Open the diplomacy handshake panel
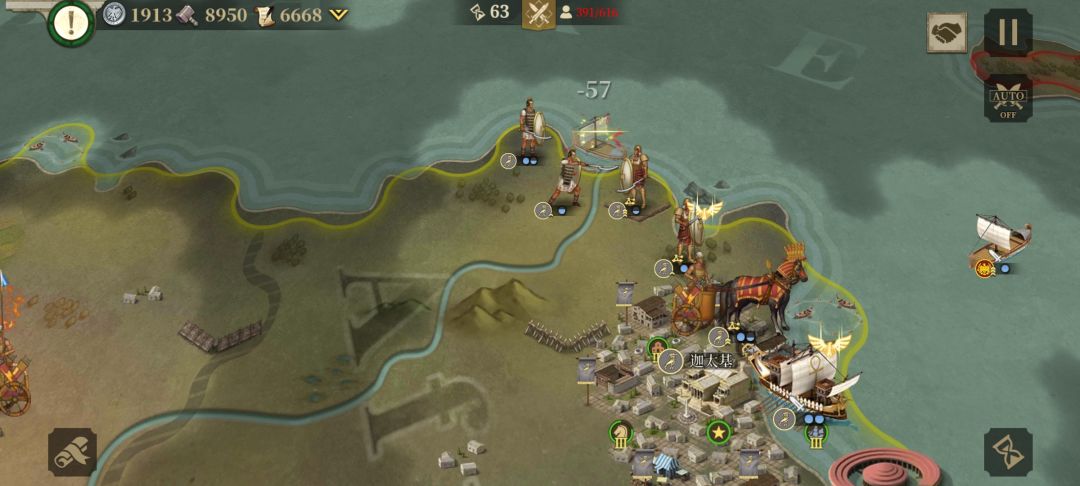This screenshot has width=1080, height=486. click(x=946, y=33)
